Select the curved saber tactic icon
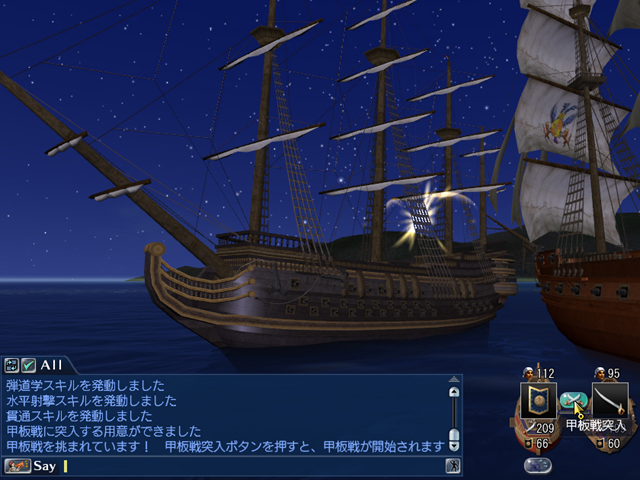This screenshot has width=640, height=480. coord(609,401)
